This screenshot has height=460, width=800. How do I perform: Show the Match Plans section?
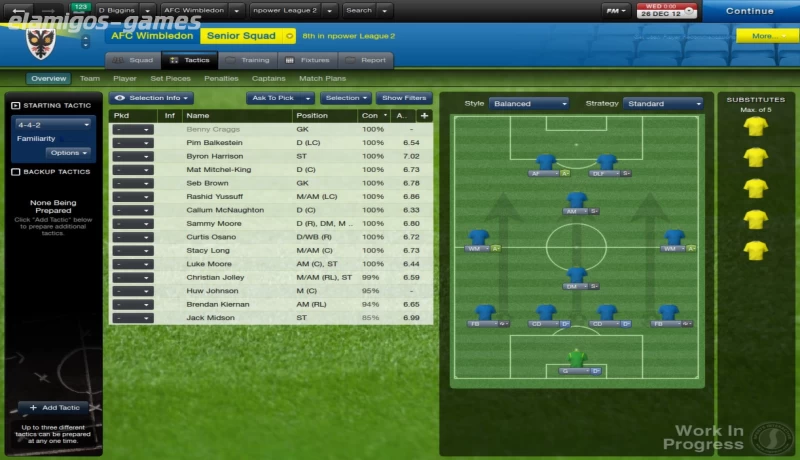tap(322, 78)
